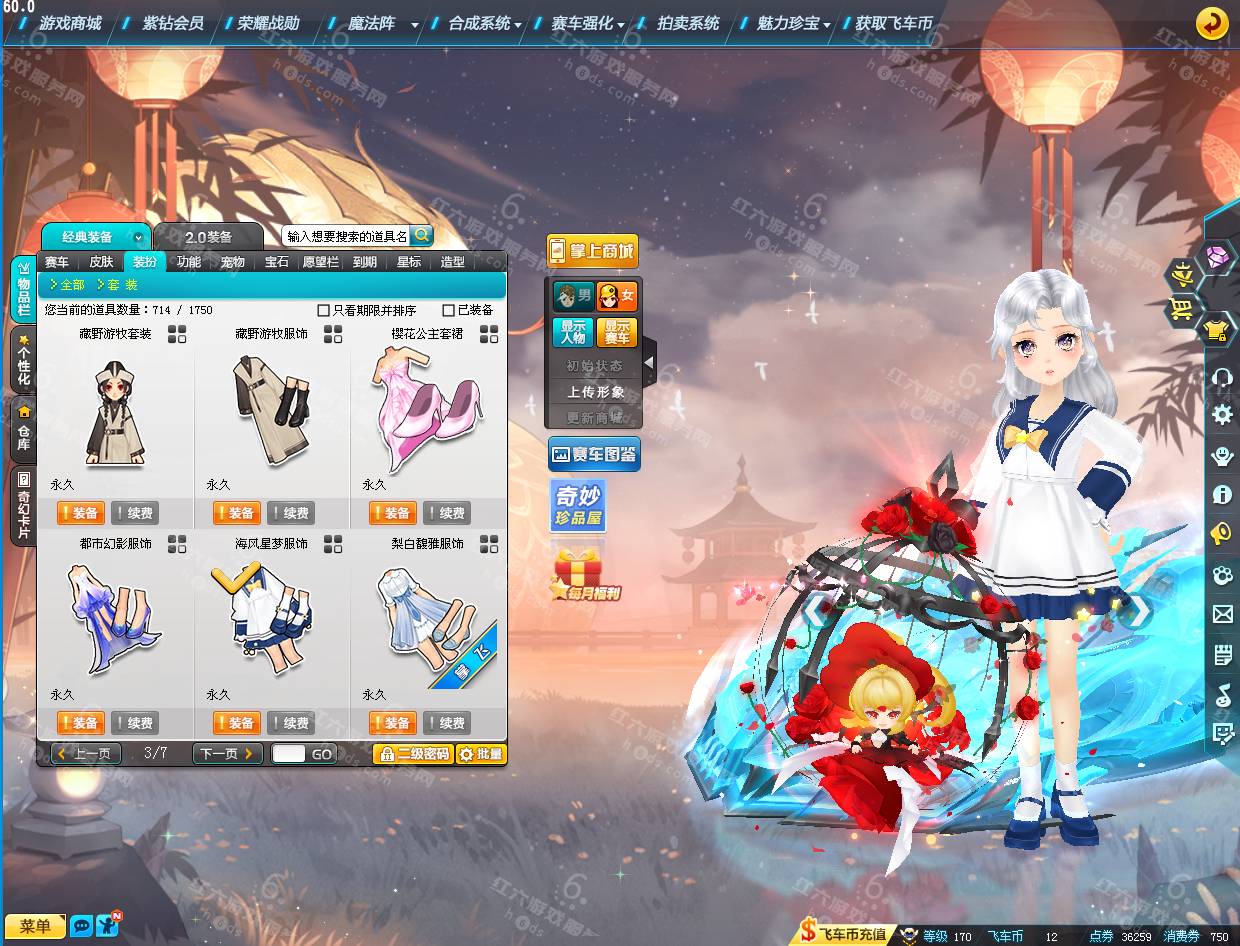Open the 拍卖系统 auction menu
The image size is (1240, 946).
tap(688, 23)
